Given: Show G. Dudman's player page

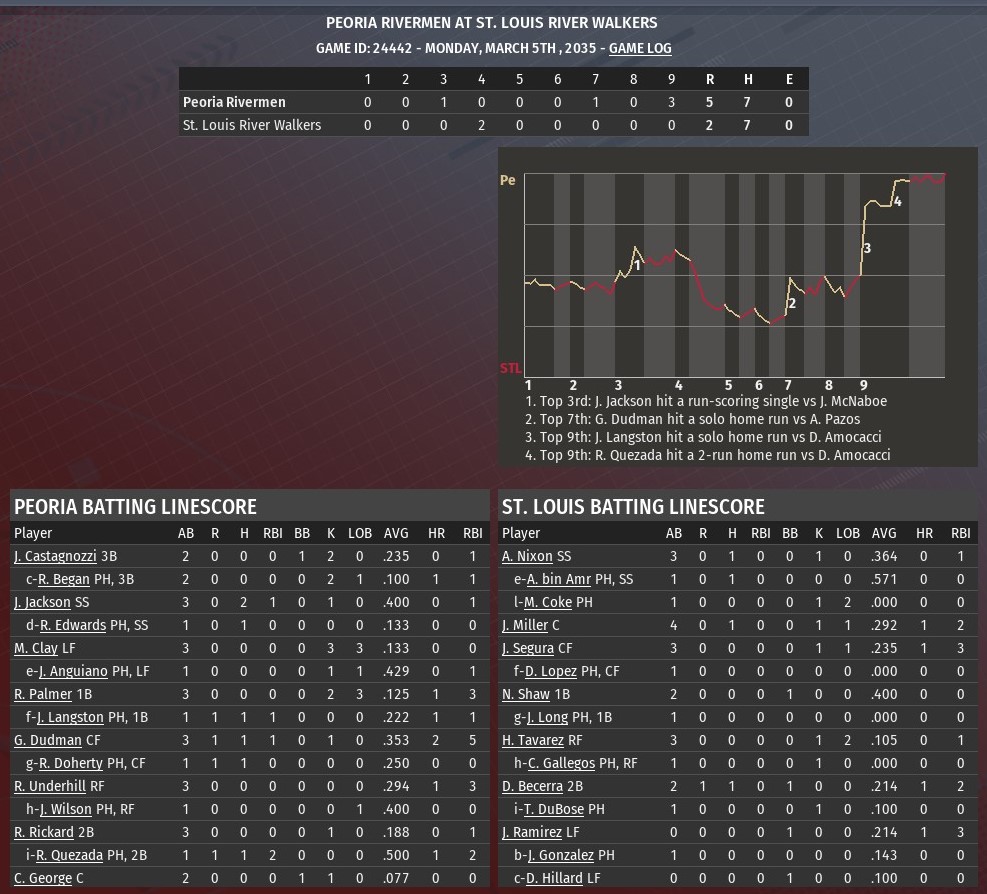Looking at the screenshot, I should coord(48,740).
